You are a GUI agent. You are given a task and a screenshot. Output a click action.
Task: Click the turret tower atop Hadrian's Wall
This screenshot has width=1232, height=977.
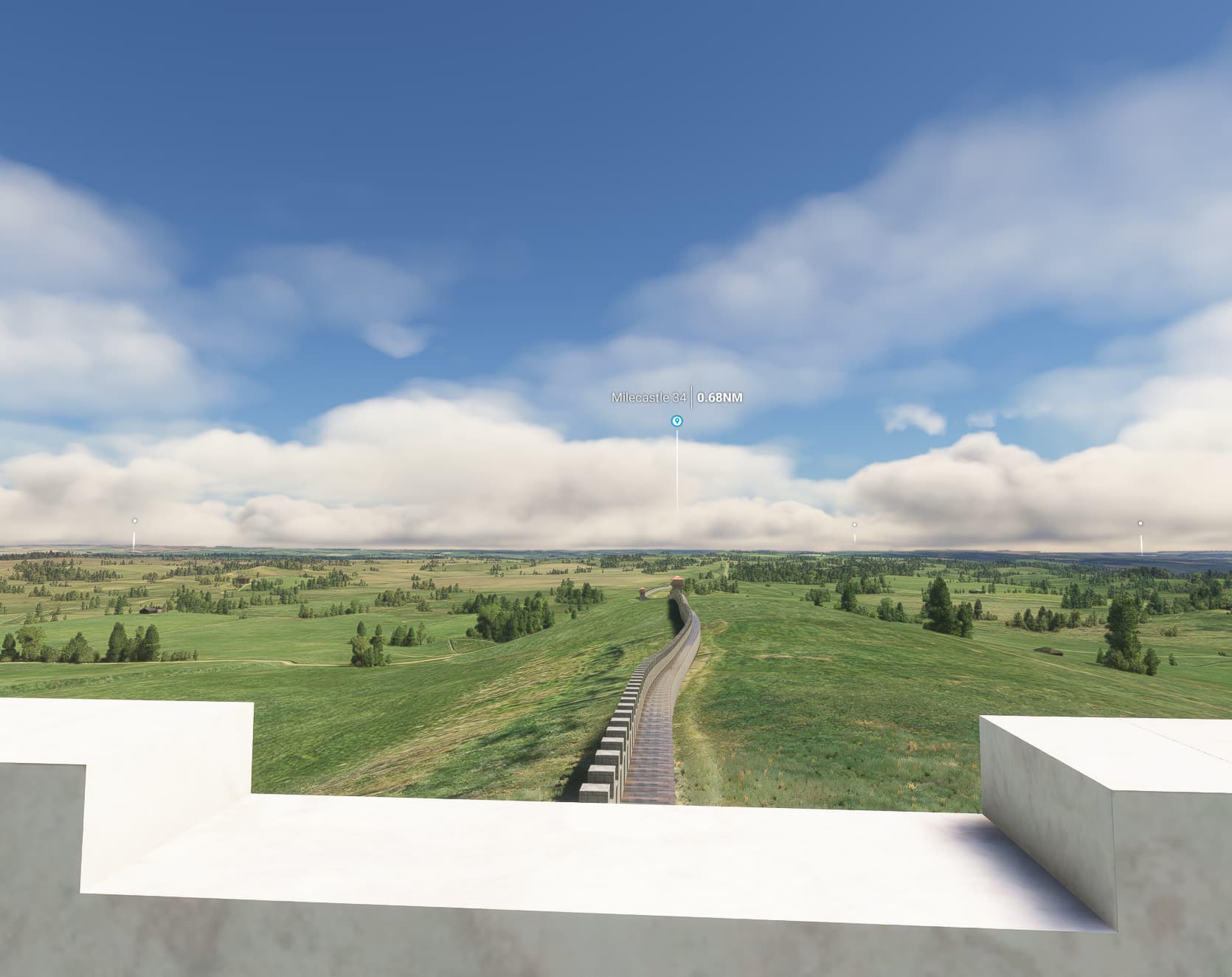click(x=677, y=583)
